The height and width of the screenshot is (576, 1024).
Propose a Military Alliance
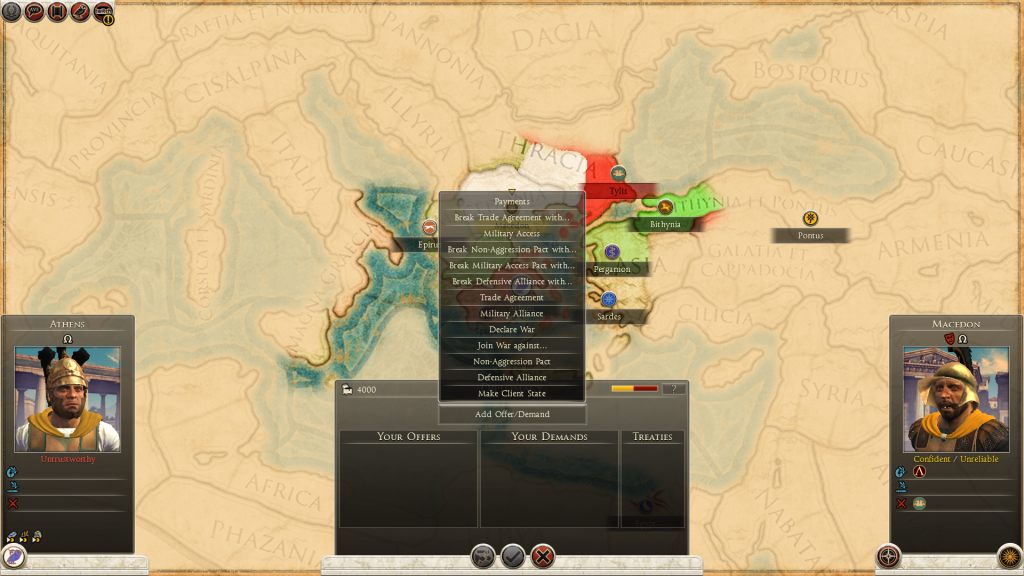tap(512, 313)
